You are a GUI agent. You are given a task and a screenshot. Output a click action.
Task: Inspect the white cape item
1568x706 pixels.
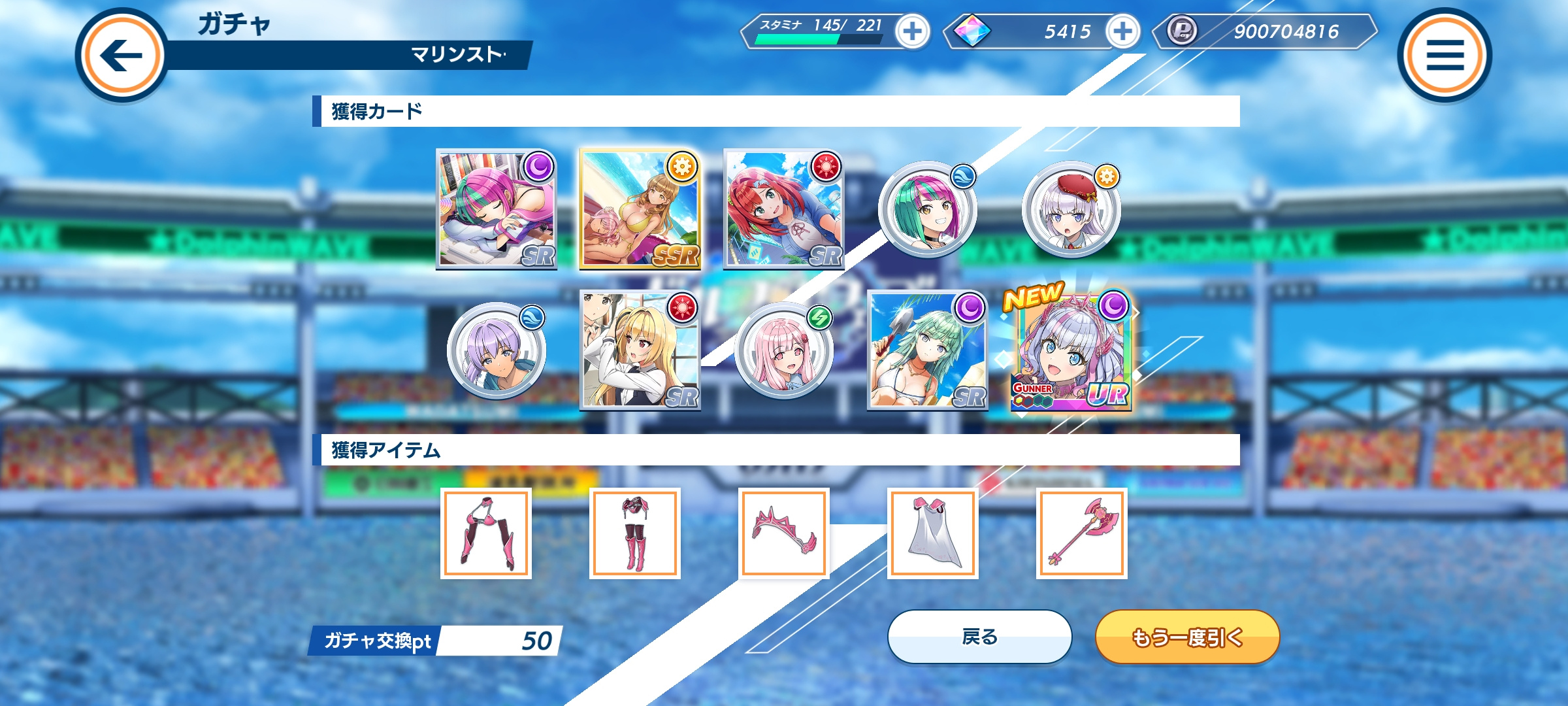(932, 533)
